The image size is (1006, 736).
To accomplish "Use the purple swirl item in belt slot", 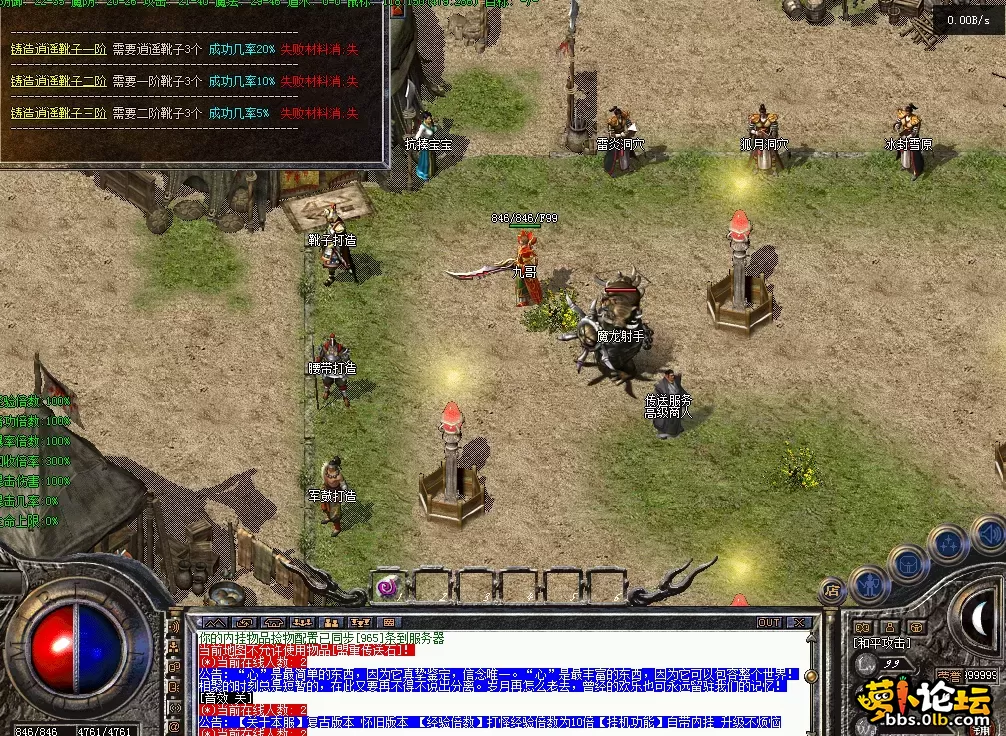I will [388, 586].
